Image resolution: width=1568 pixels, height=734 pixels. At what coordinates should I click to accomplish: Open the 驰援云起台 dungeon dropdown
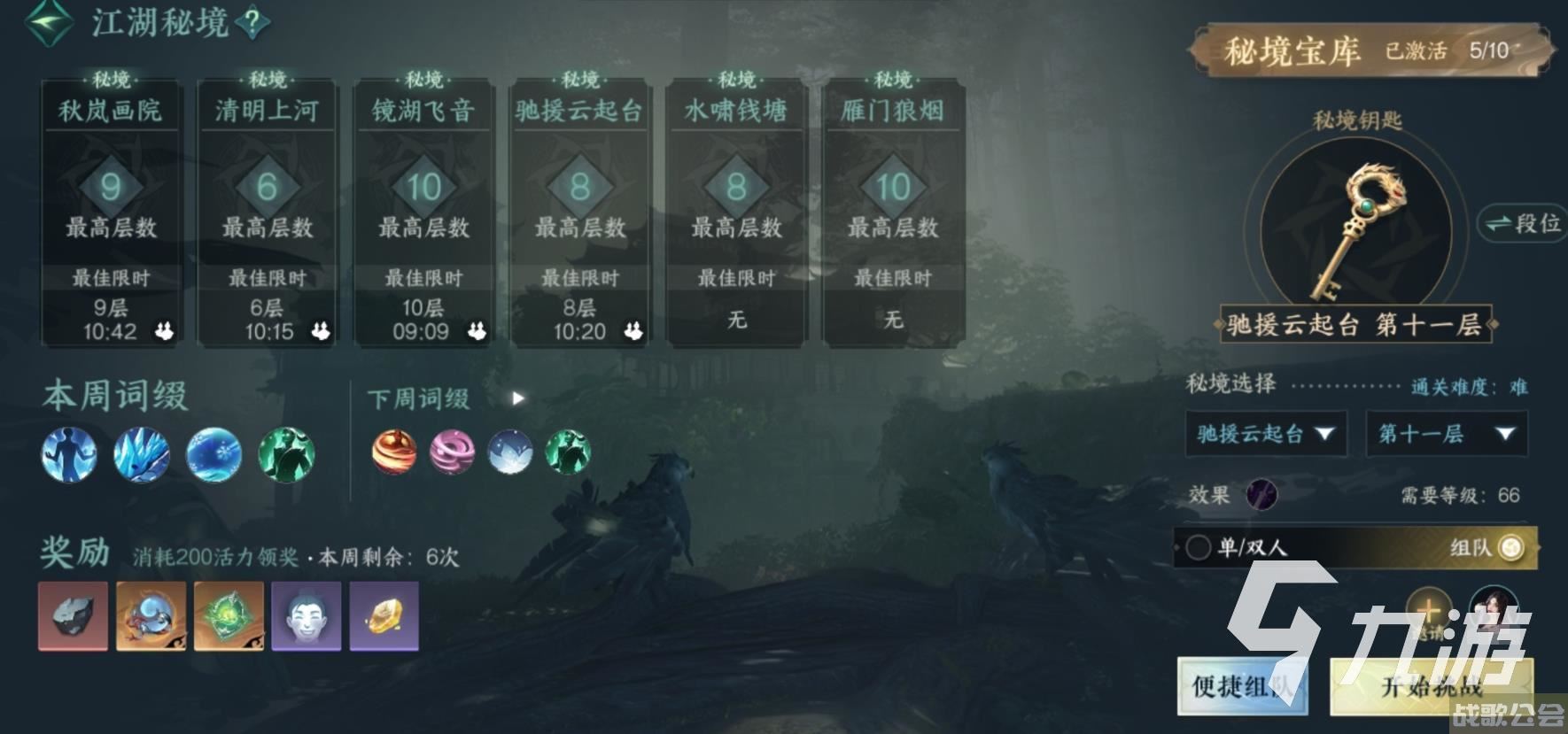coord(1265,434)
